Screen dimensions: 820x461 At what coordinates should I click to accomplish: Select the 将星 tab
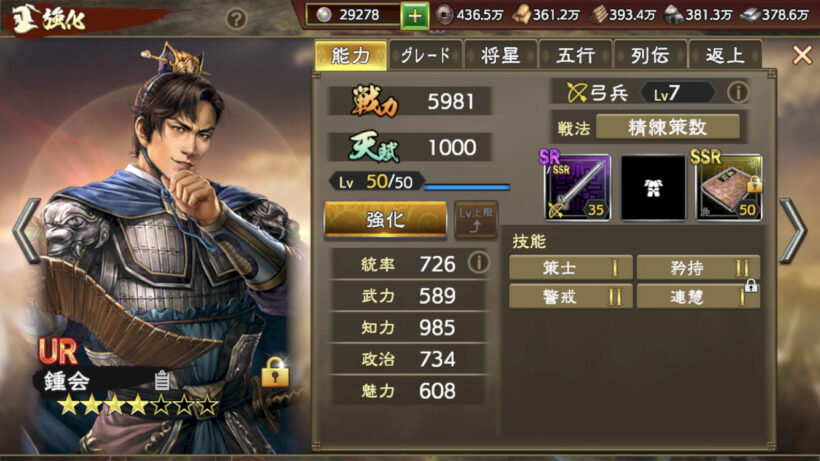pos(498,56)
